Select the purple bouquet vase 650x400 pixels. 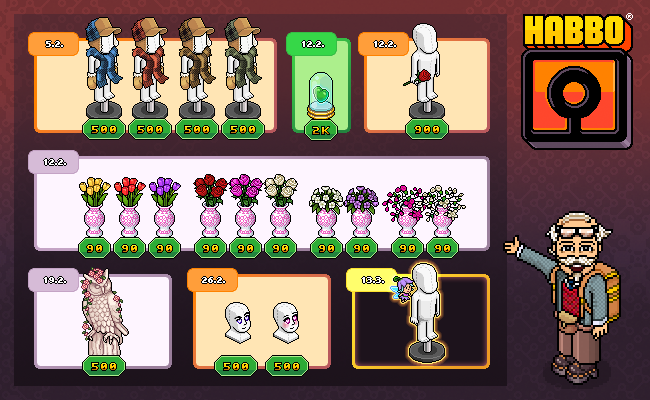point(360,212)
